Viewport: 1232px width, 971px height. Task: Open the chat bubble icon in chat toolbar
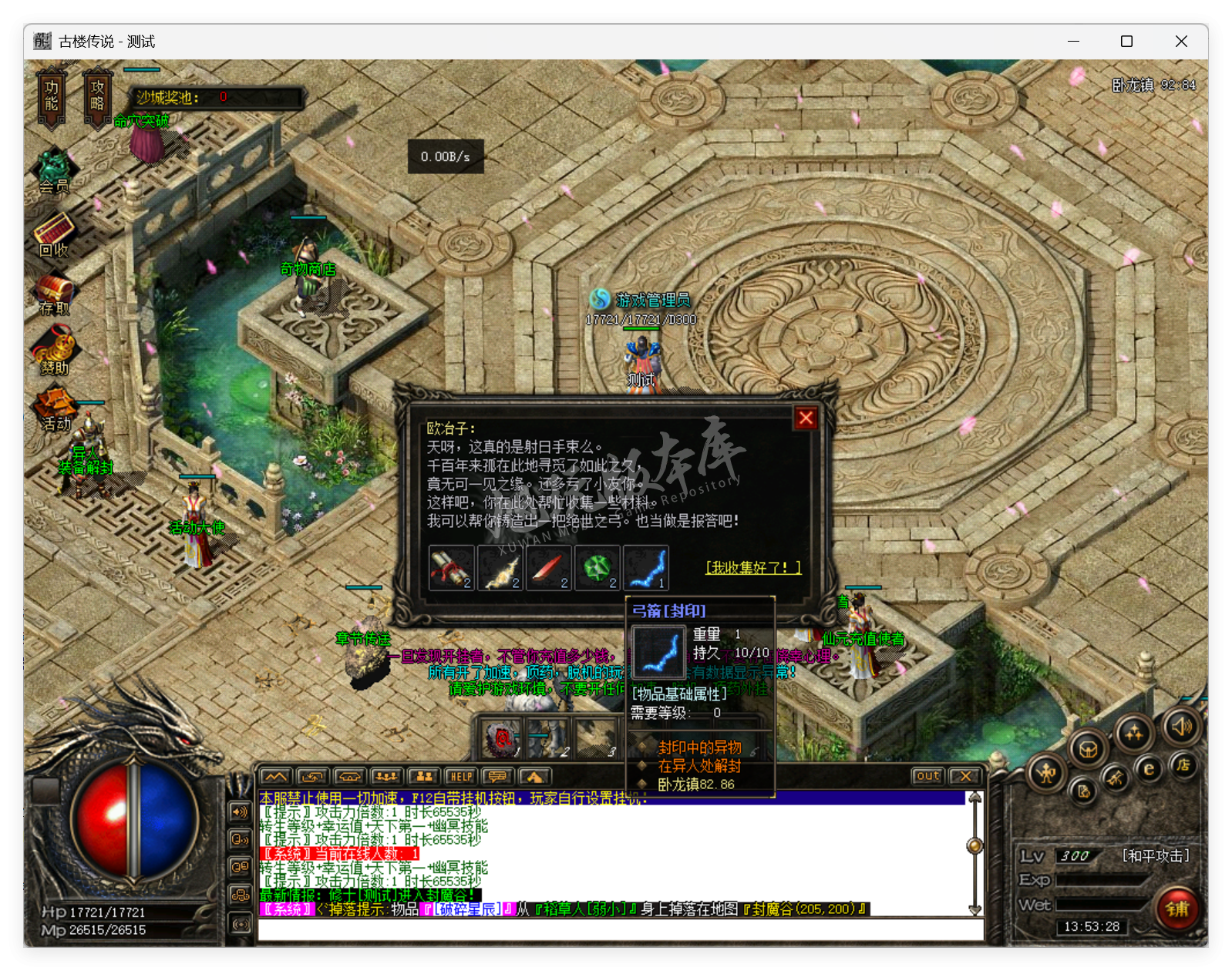pos(497,776)
